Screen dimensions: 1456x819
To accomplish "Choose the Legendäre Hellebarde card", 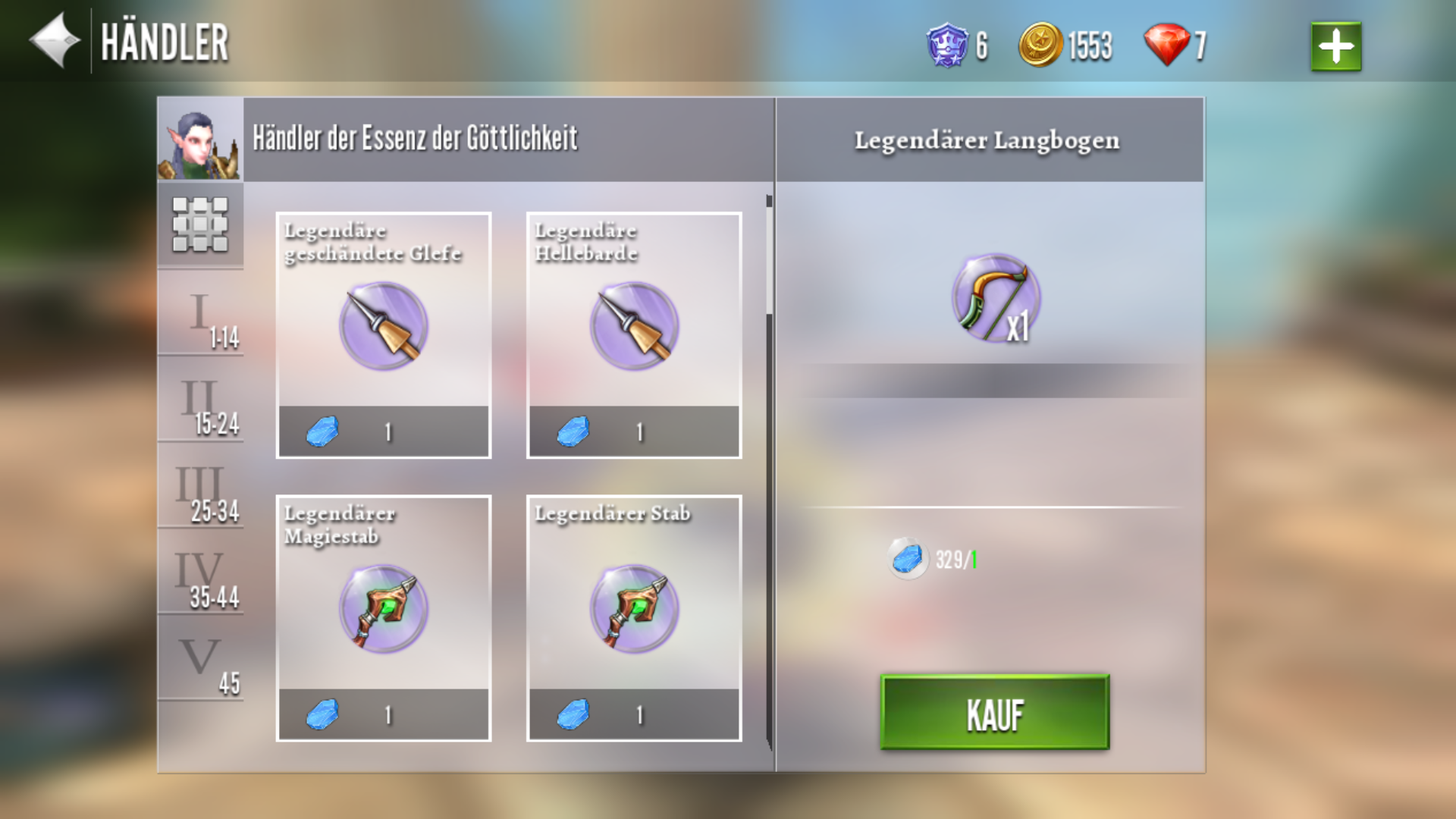I will coord(634,335).
